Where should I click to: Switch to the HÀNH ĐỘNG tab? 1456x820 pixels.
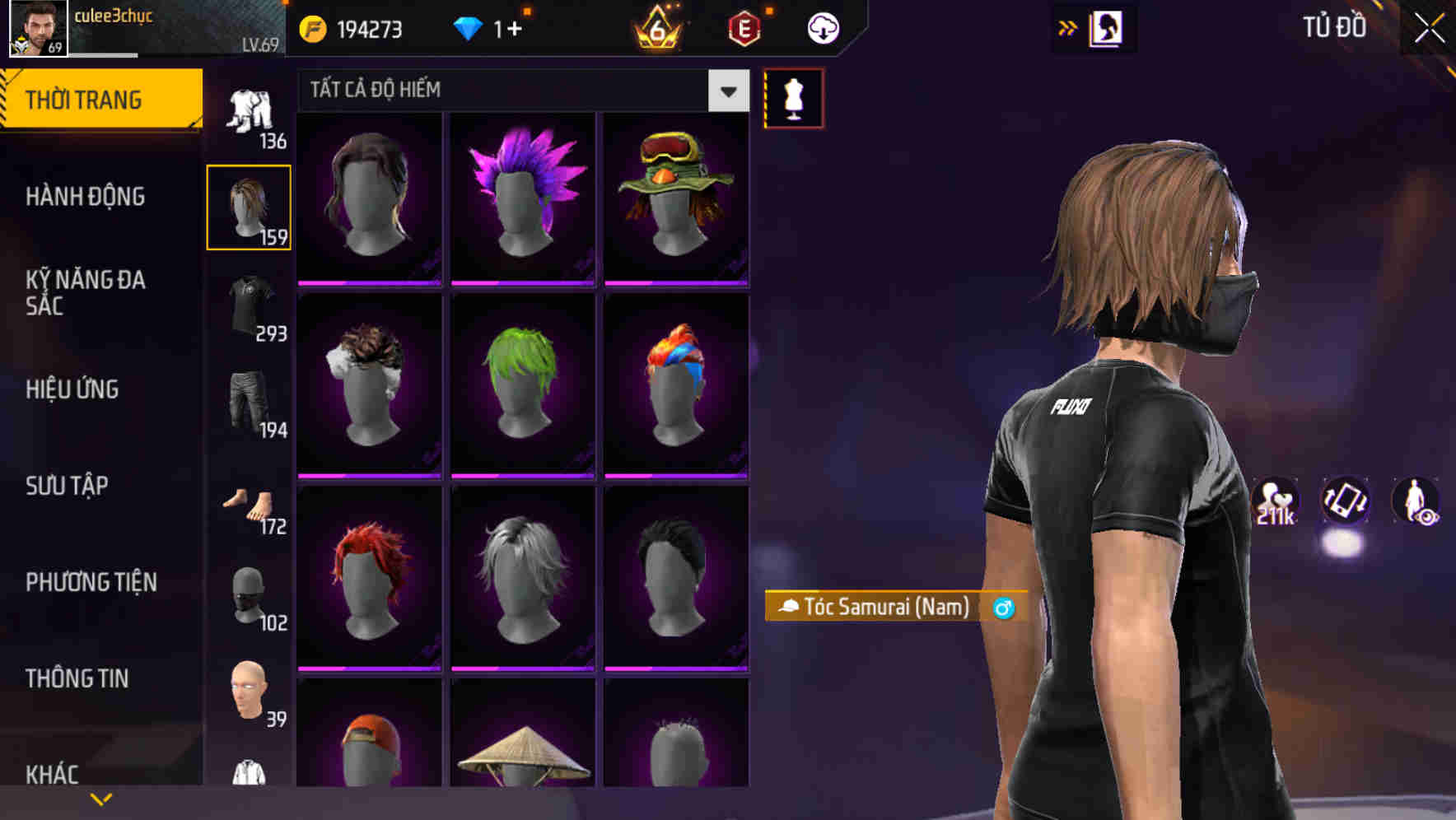coord(85,197)
